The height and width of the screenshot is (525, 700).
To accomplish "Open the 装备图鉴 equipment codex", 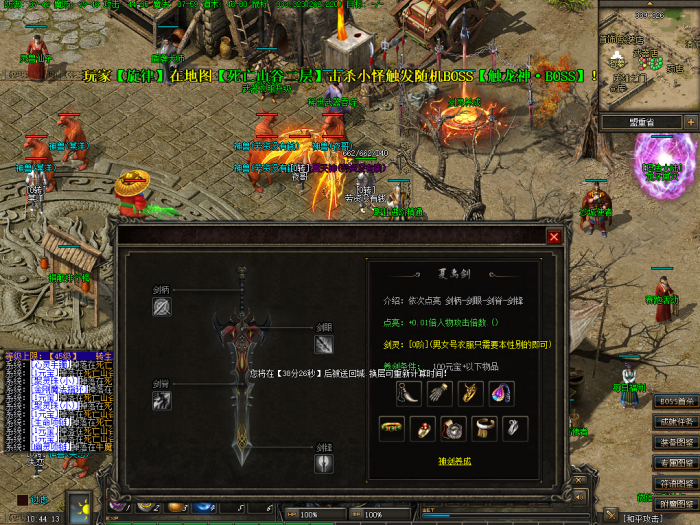I will (677, 442).
